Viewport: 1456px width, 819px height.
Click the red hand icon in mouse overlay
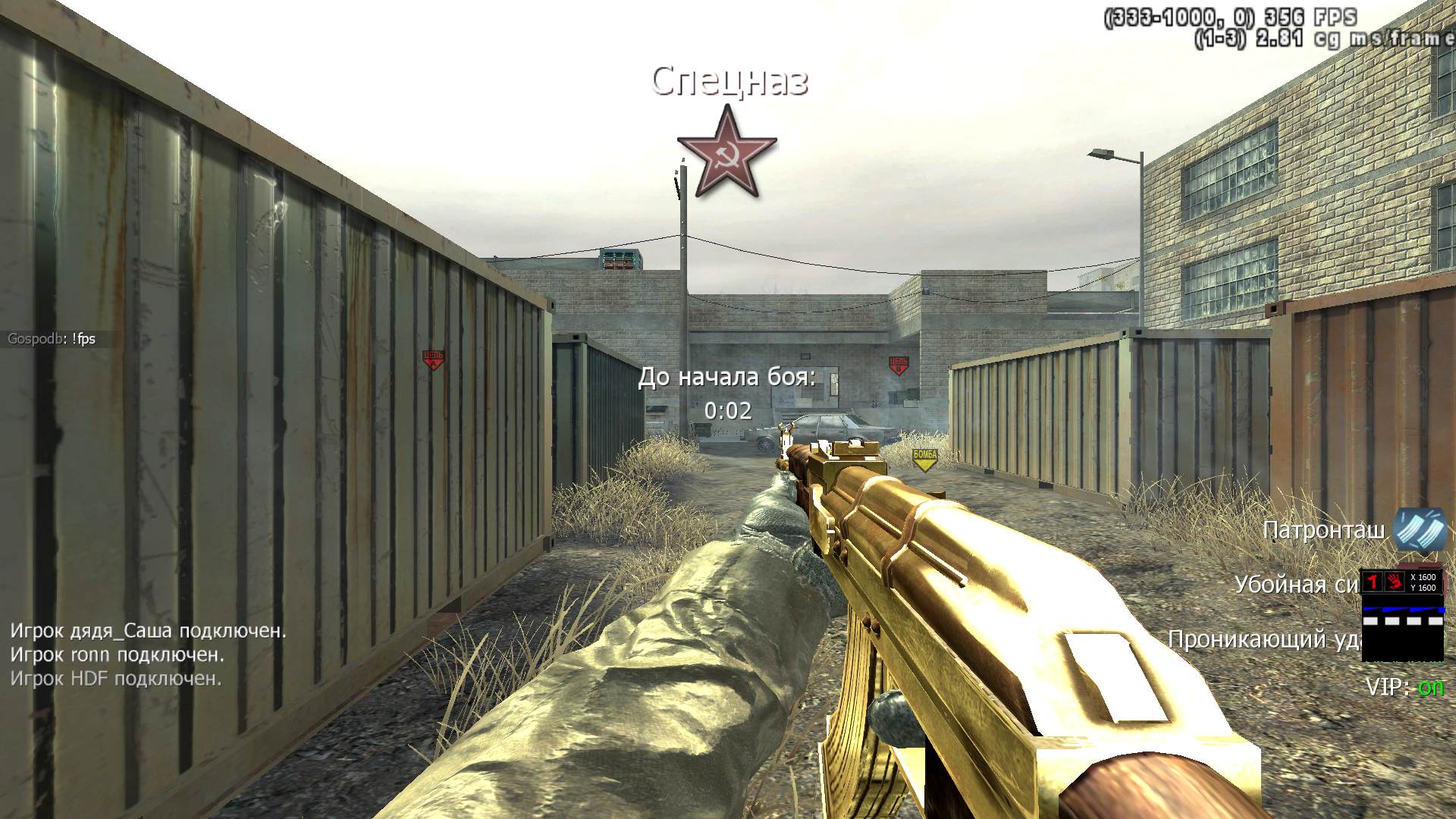point(1394,582)
